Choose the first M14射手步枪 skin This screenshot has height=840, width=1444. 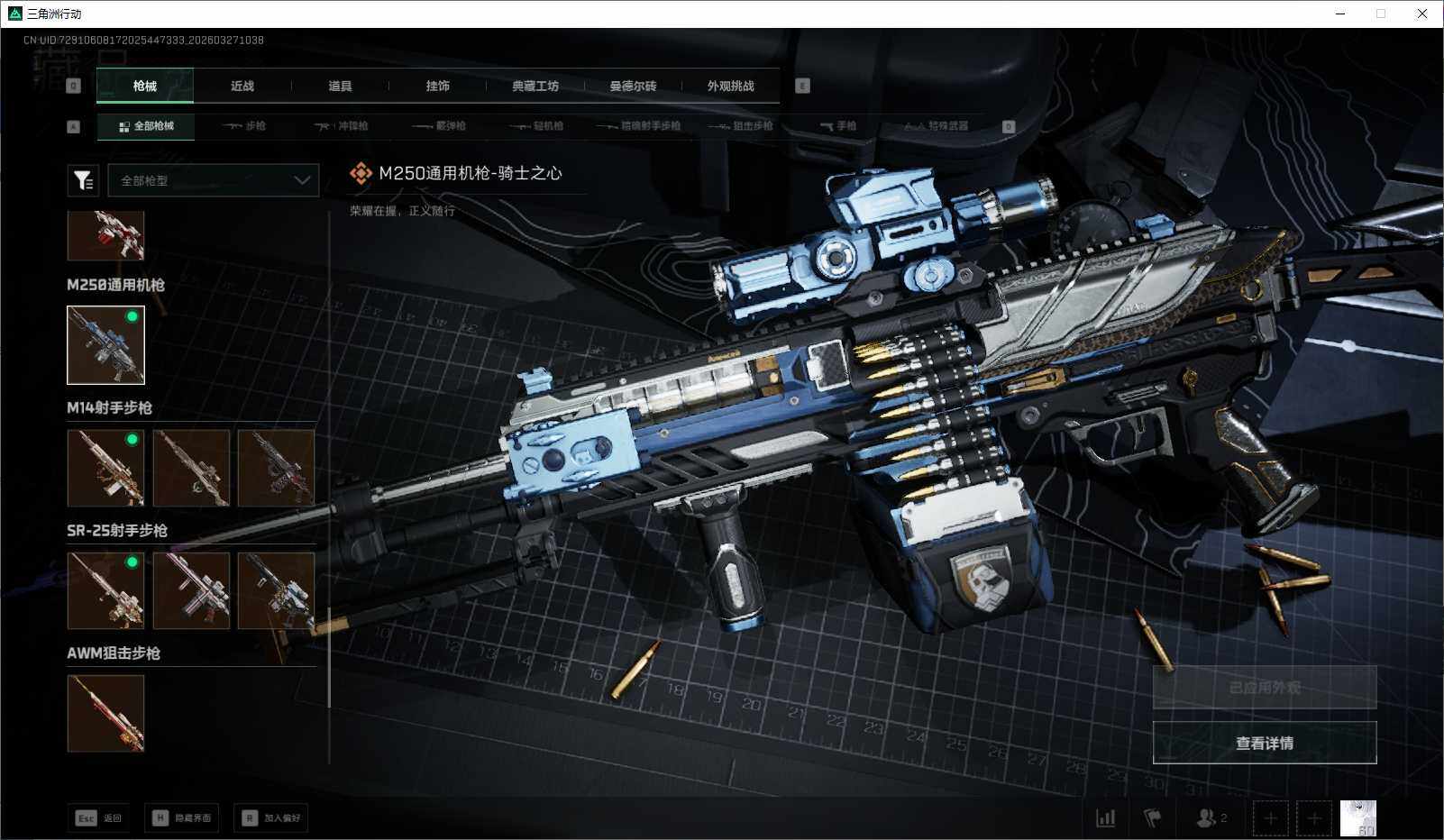[x=105, y=468]
